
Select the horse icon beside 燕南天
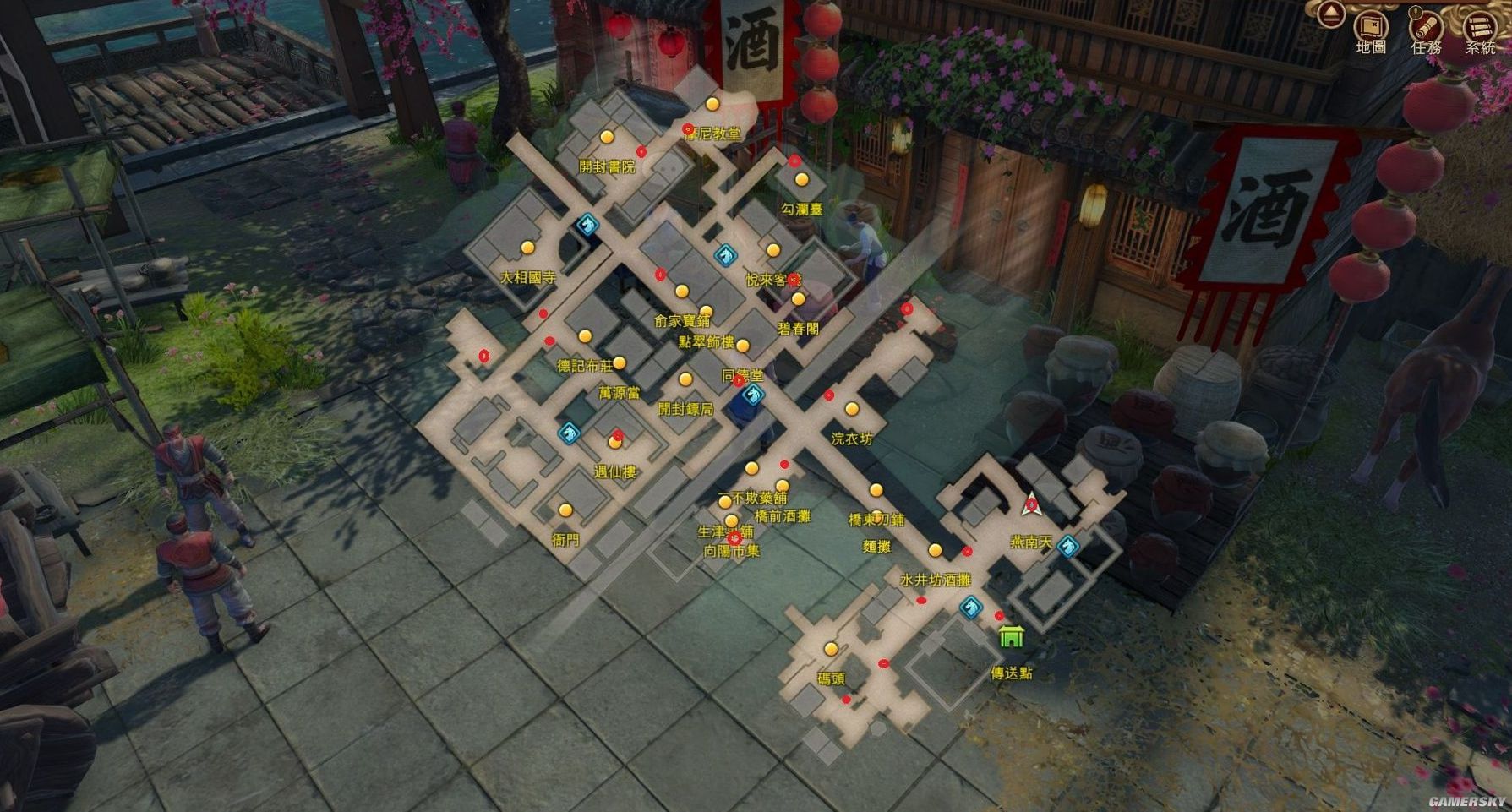pyautogui.click(x=1068, y=546)
